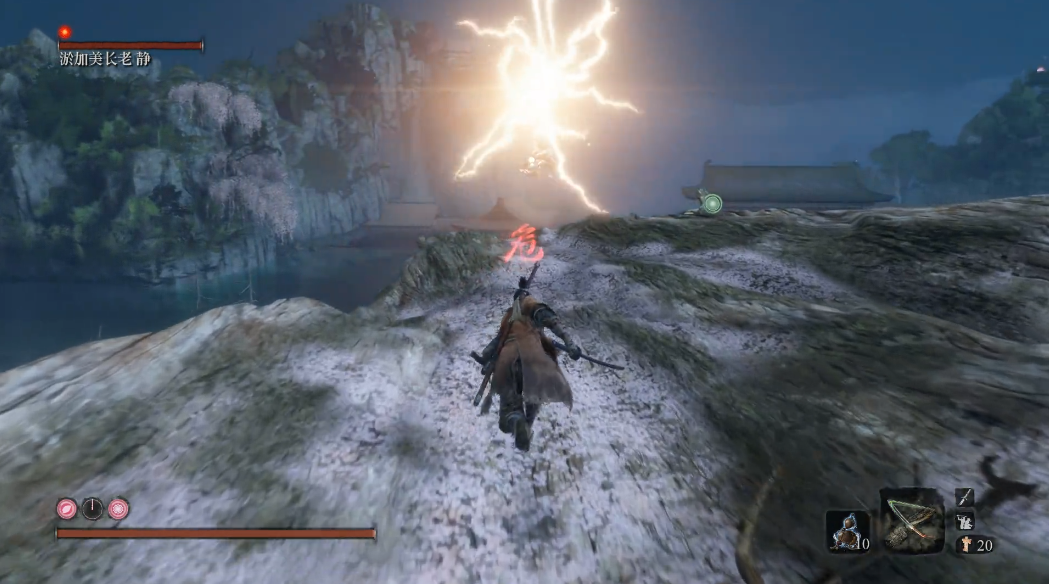Select the healing gourd item slot
This screenshot has height=584, width=1049.
pos(847,531)
